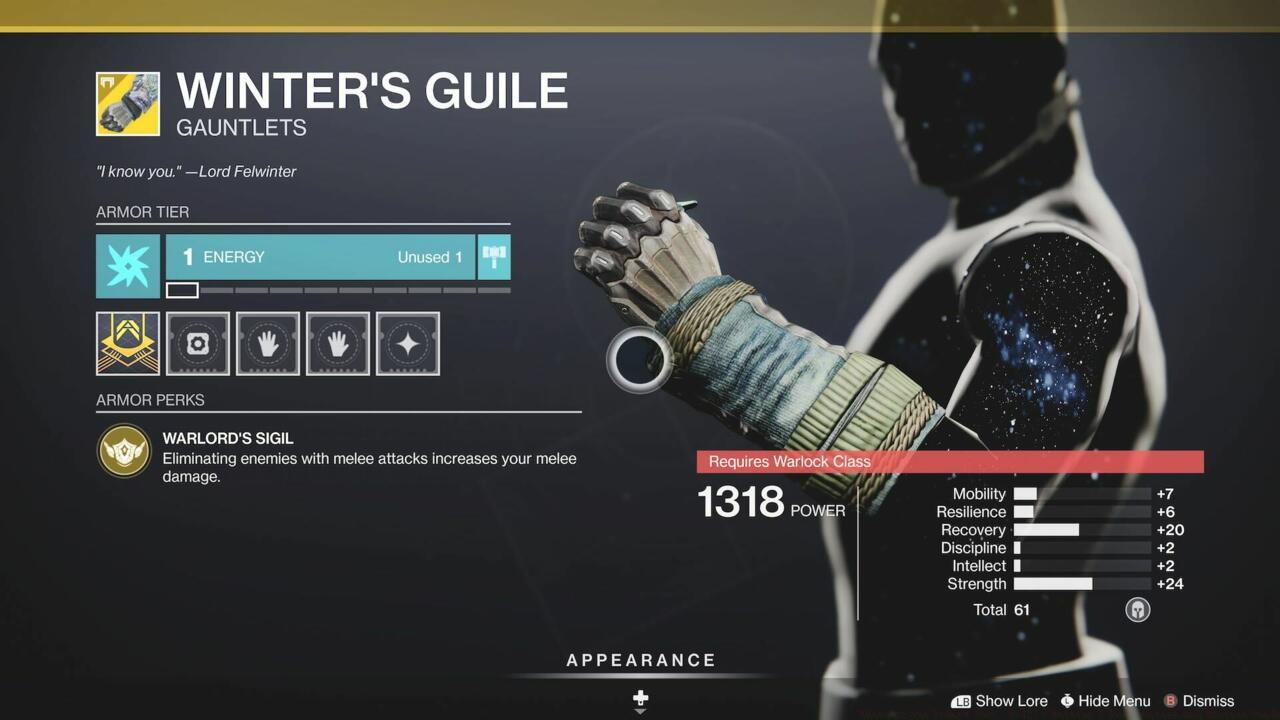Expand the Armor Tier energy upgrade bar
This screenshot has width=1280, height=720.
[x=320, y=257]
